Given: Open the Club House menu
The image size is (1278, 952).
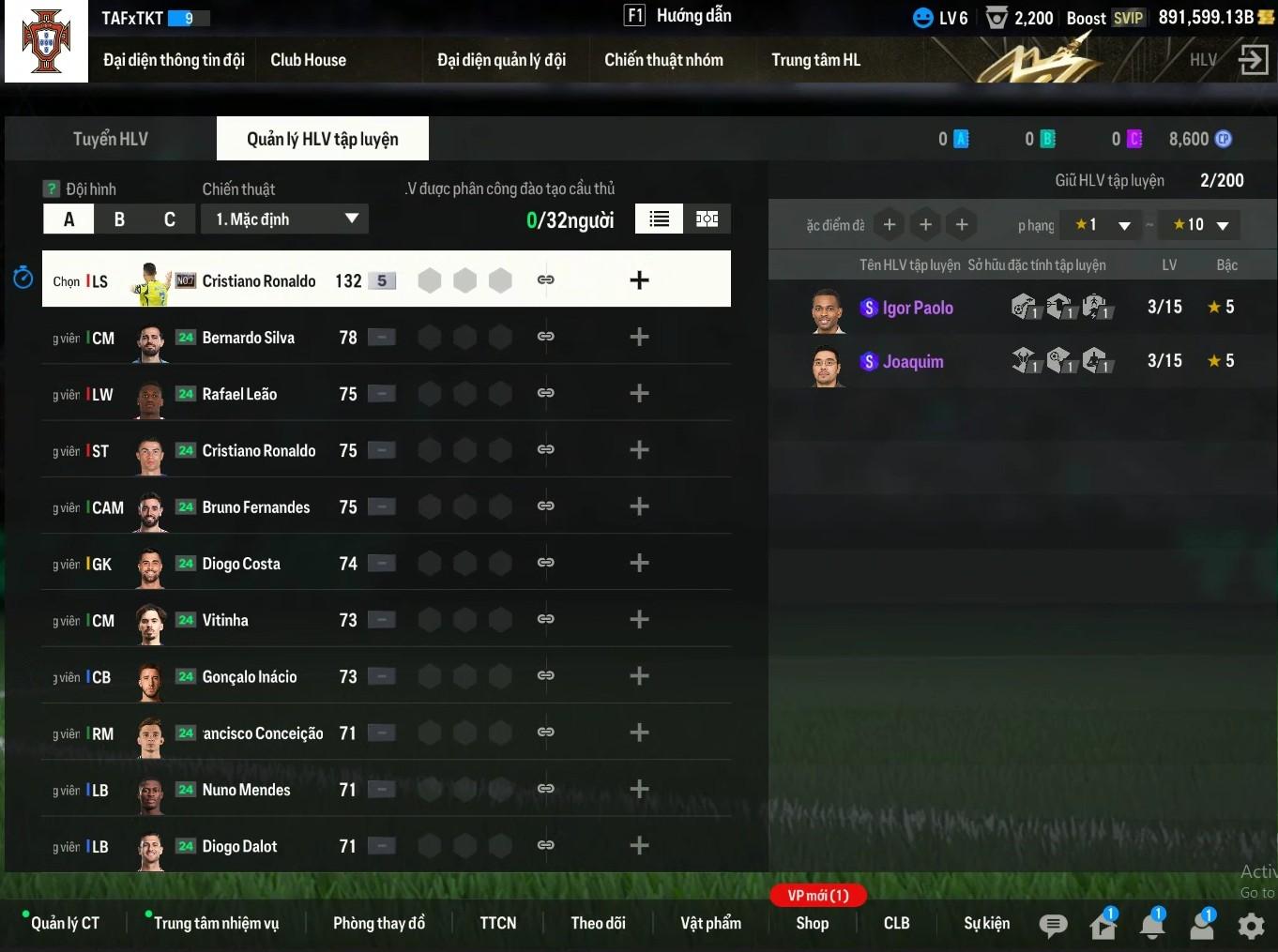Looking at the screenshot, I should tap(308, 60).
